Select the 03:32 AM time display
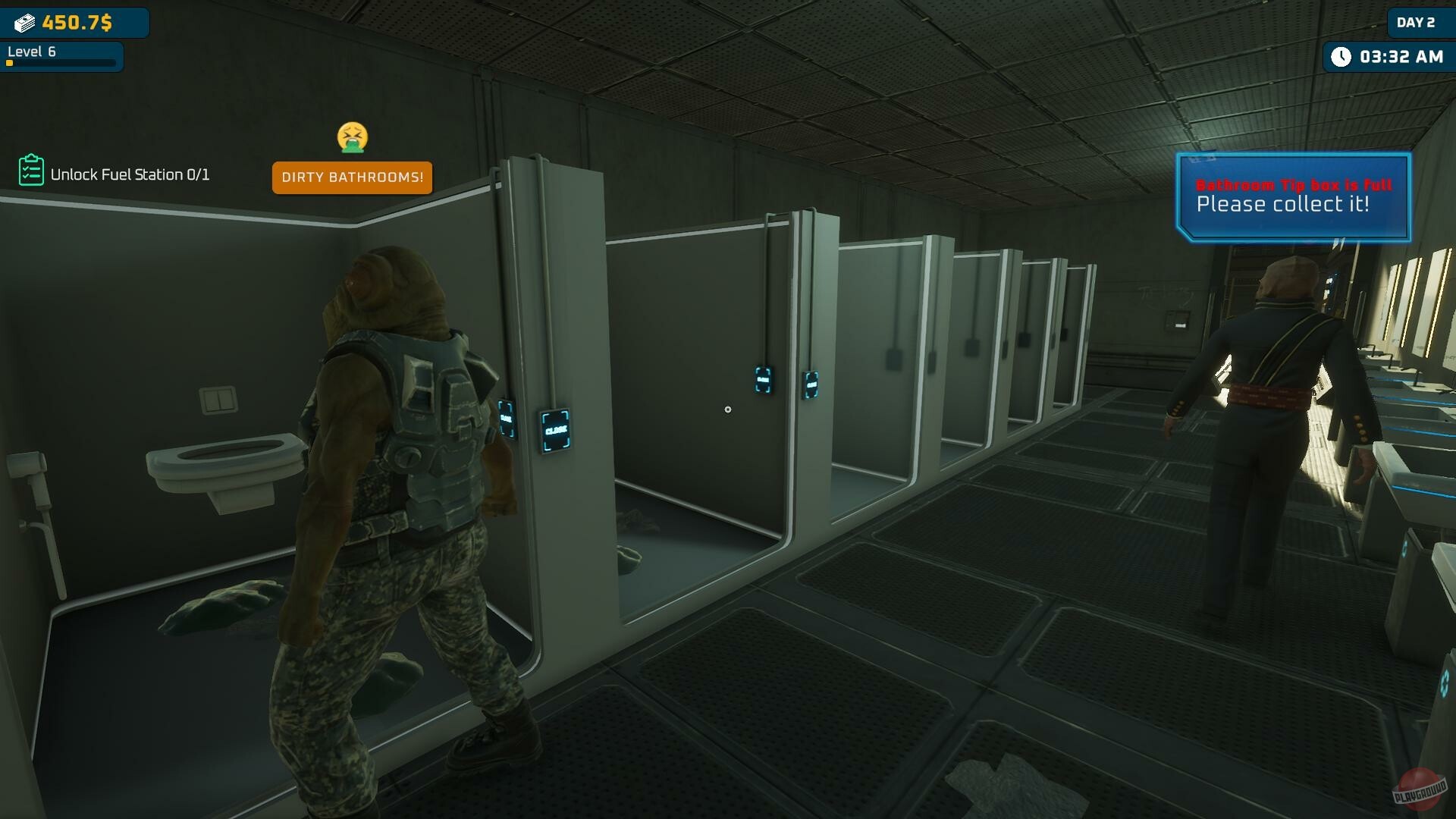This screenshot has height=819, width=1456. [x=1398, y=55]
